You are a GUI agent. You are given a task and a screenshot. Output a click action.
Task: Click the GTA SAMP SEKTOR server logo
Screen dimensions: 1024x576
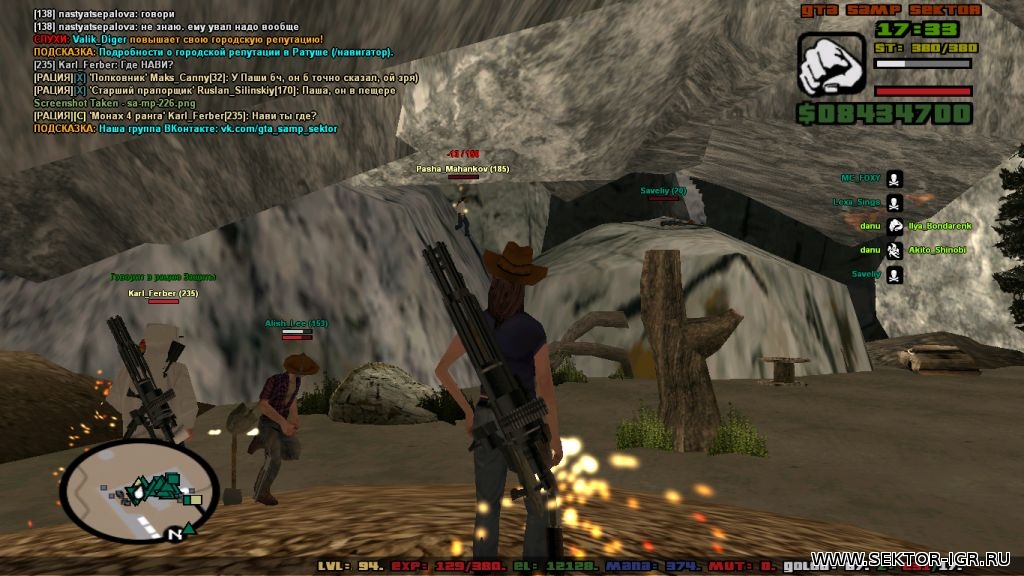pos(886,10)
